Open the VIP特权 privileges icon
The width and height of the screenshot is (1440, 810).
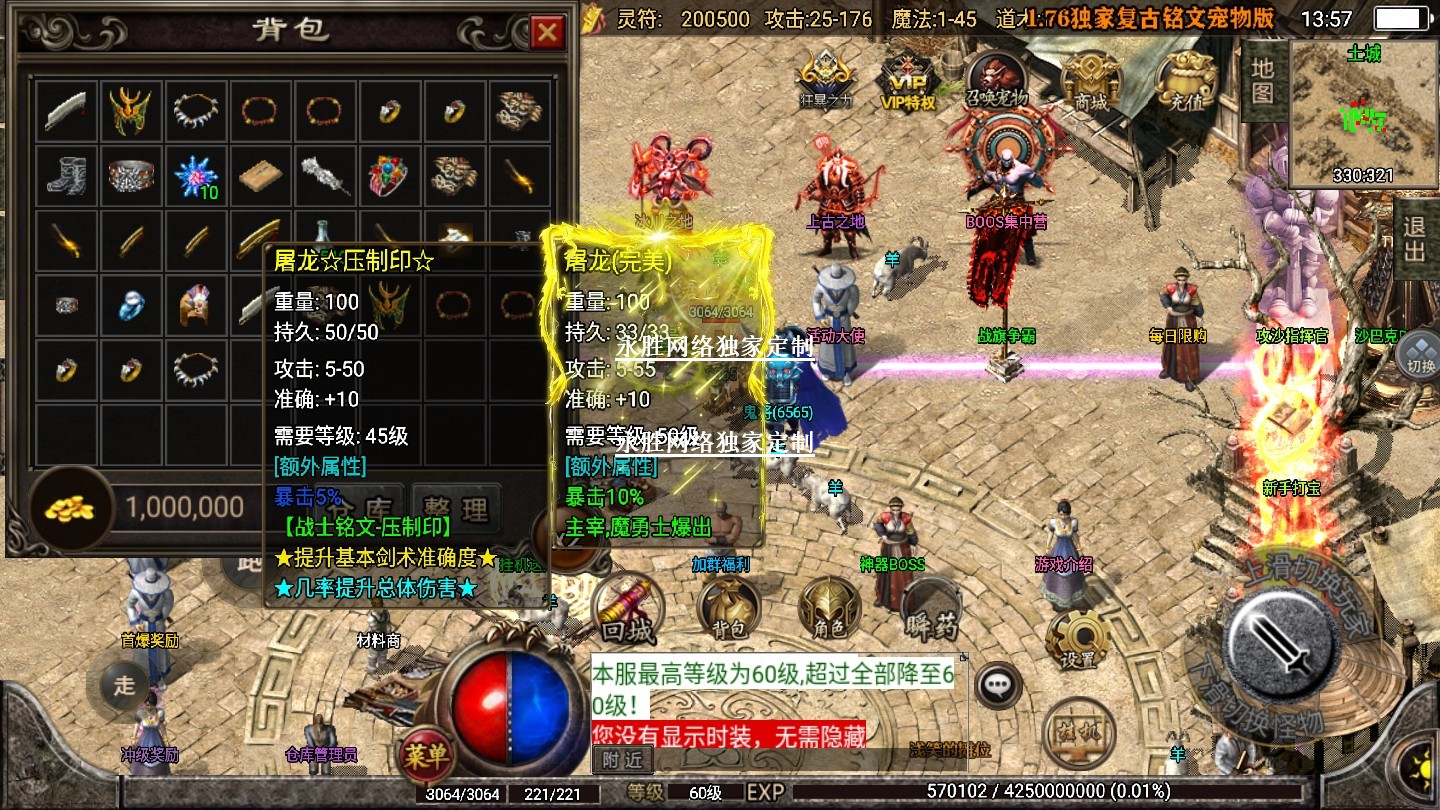[907, 78]
